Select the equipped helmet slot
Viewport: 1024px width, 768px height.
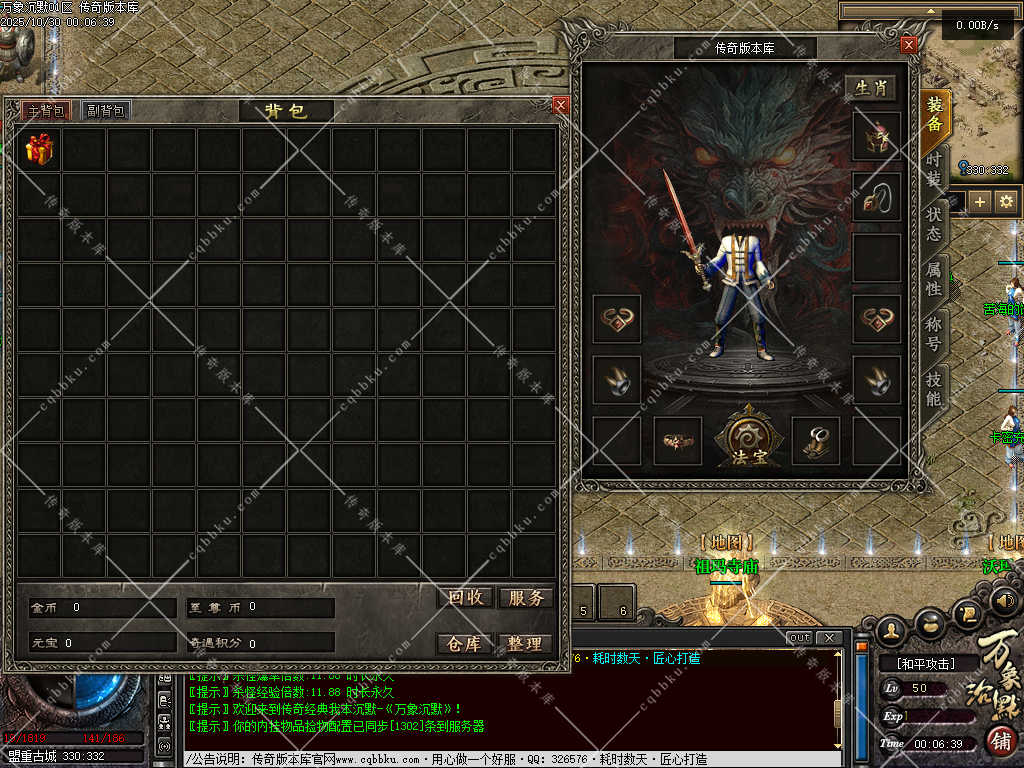coord(876,136)
